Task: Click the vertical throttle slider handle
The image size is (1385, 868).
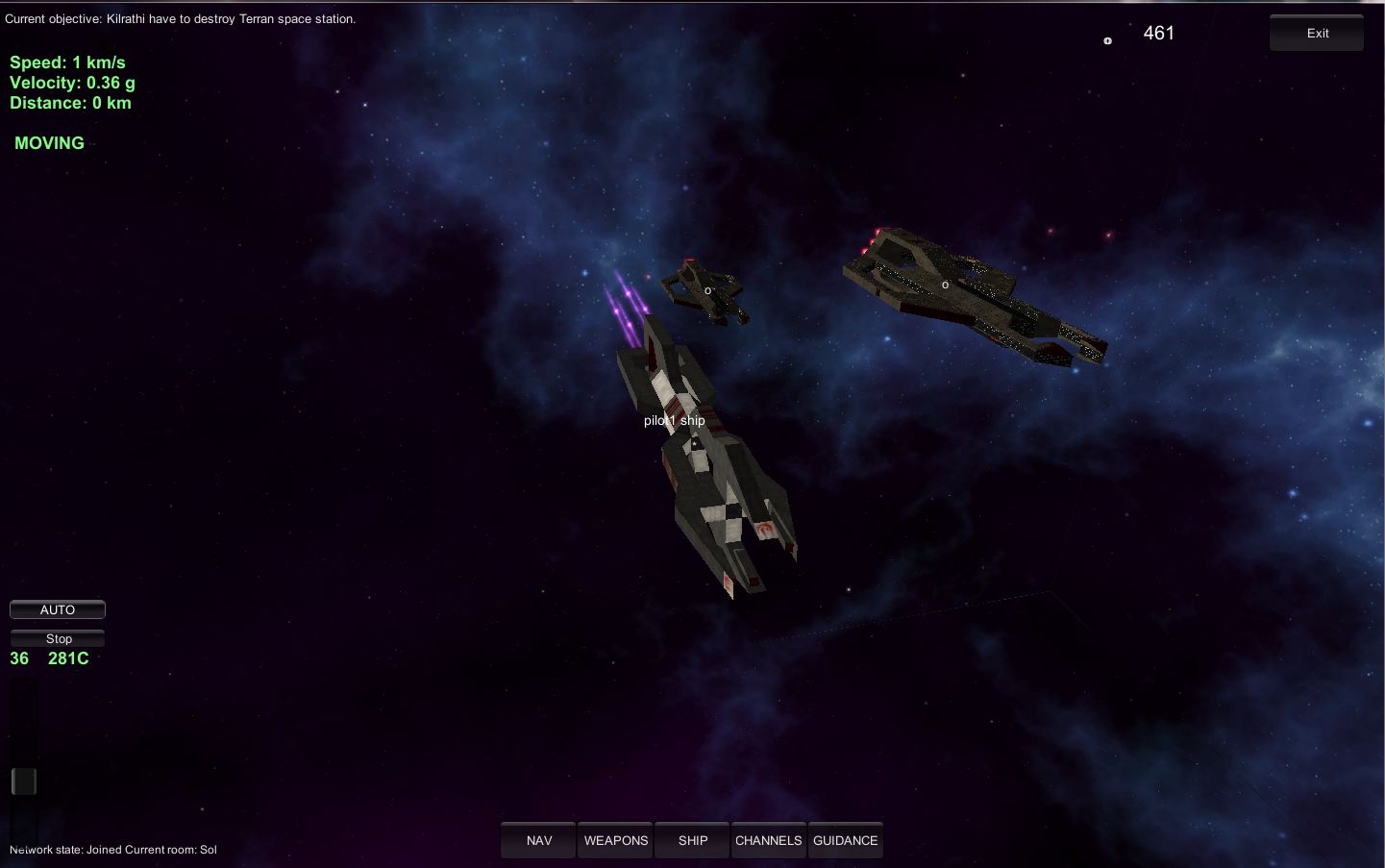Action: point(24,781)
